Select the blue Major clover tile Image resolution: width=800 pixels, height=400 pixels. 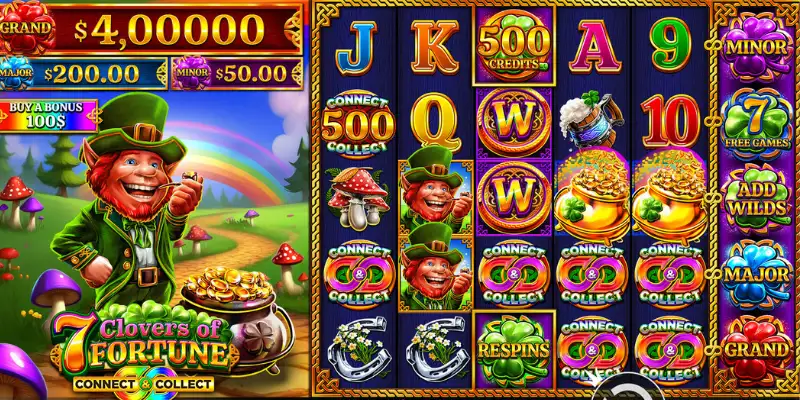pyautogui.click(x=756, y=273)
